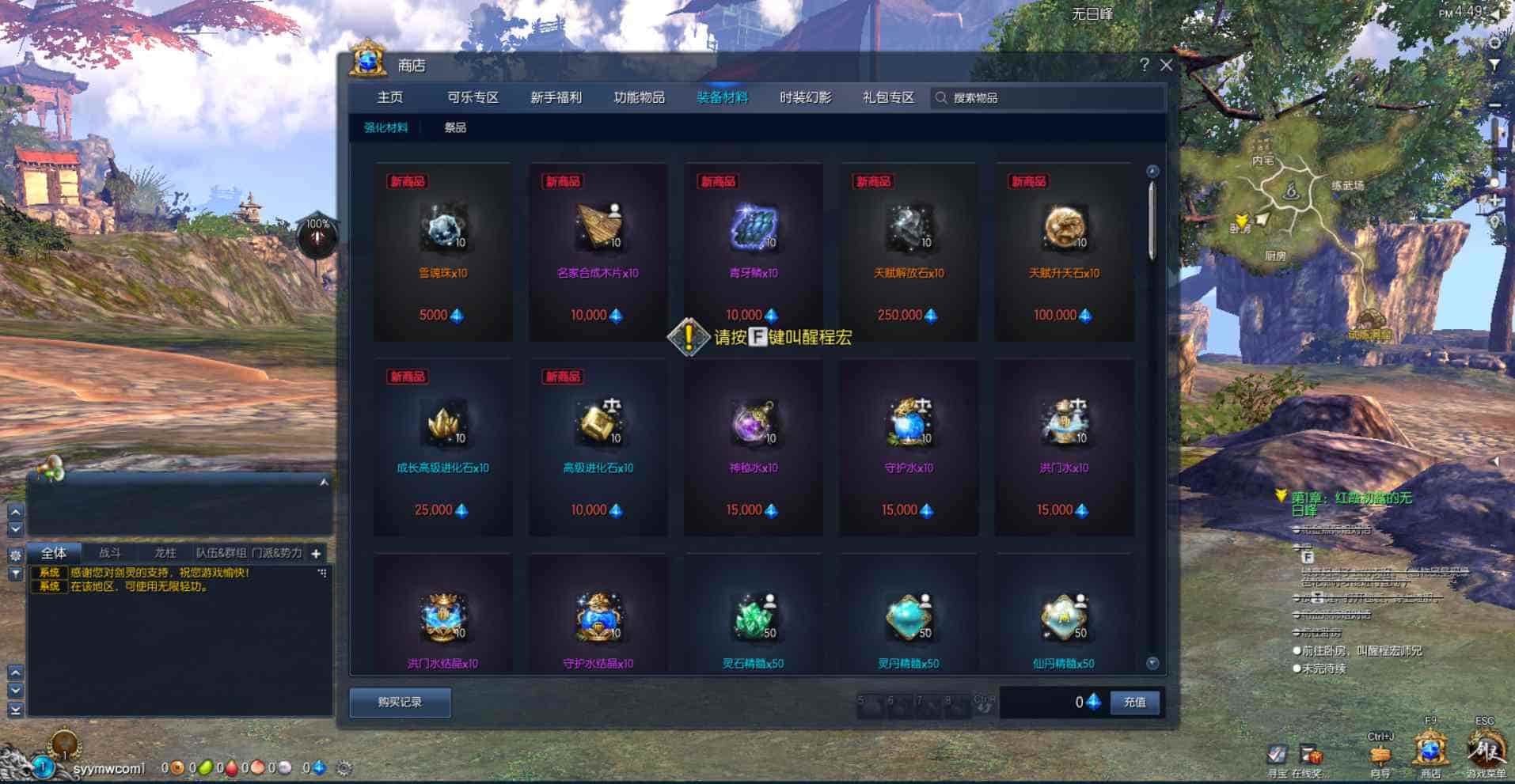Click the 充值 recharge button
The image size is (1515, 784).
1134,703
